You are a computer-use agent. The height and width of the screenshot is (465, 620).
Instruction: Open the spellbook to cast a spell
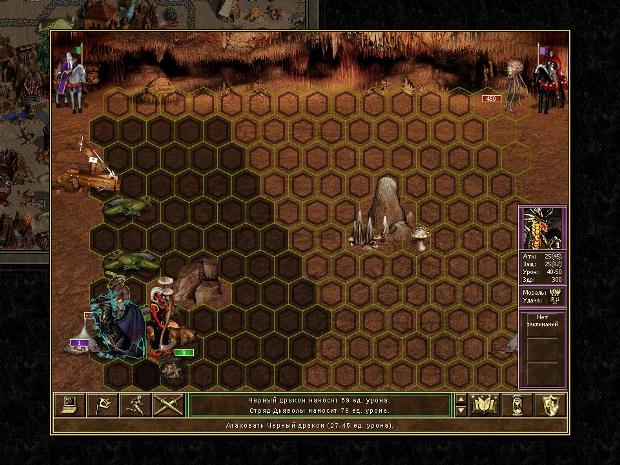point(485,405)
